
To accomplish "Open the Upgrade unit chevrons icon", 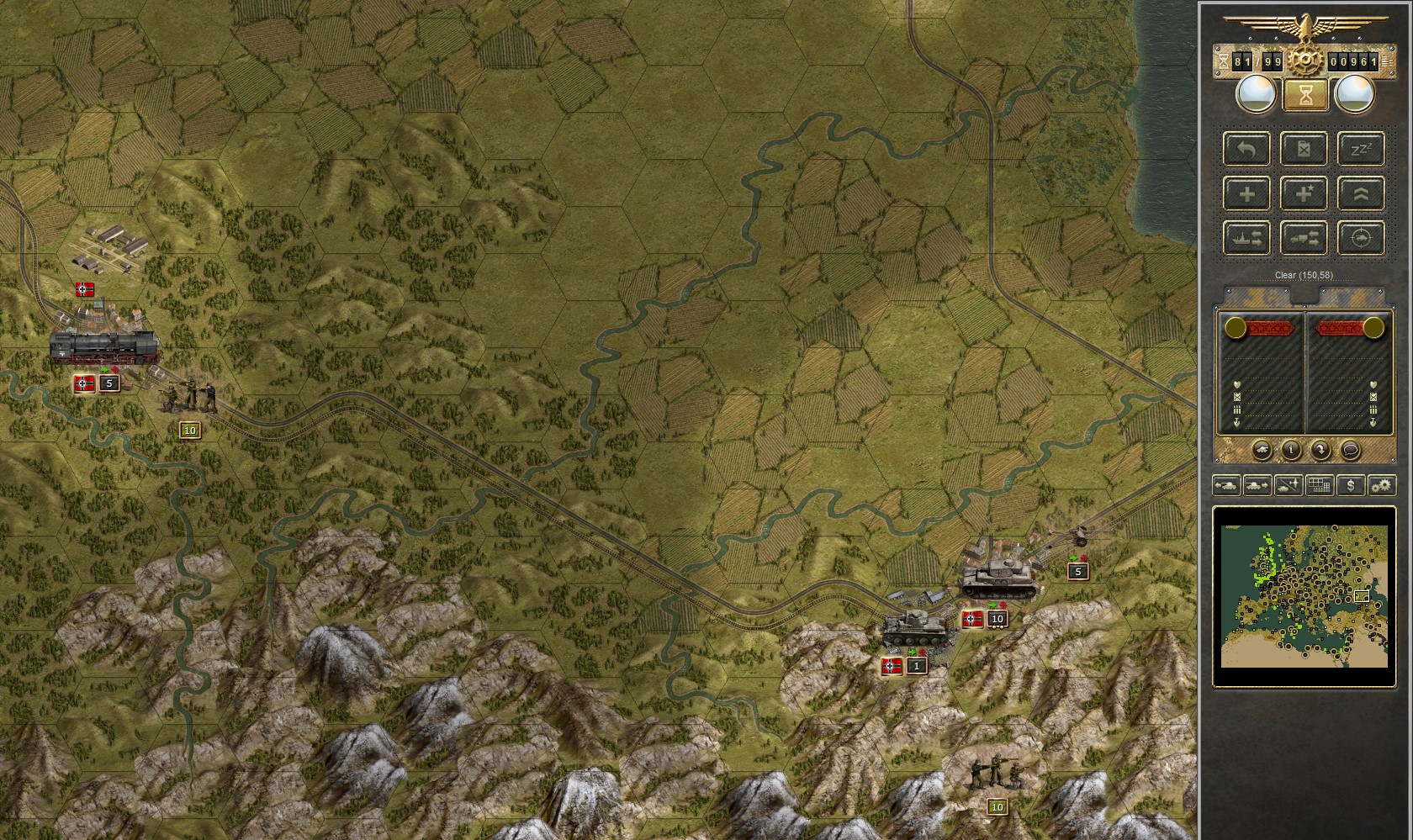I will pyautogui.click(x=1363, y=194).
